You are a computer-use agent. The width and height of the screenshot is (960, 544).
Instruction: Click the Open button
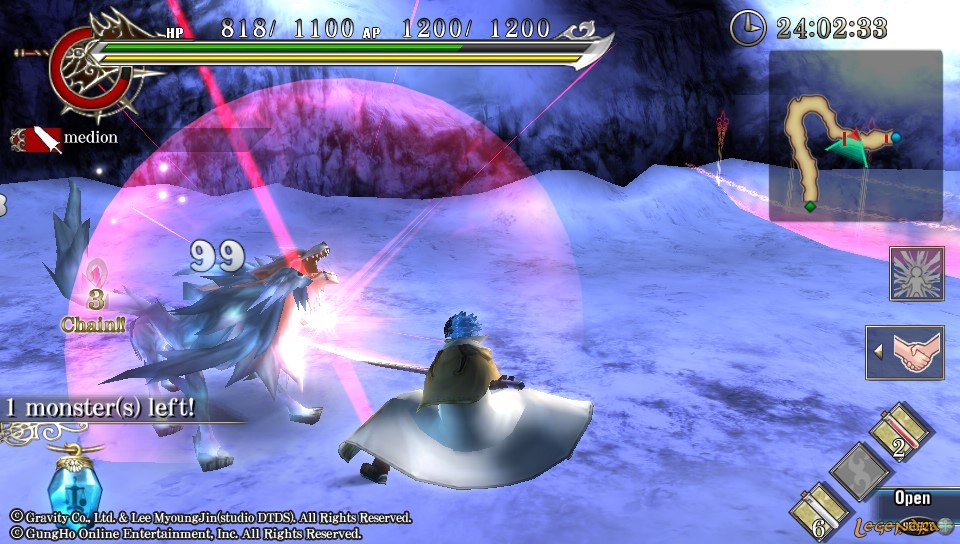(912, 497)
